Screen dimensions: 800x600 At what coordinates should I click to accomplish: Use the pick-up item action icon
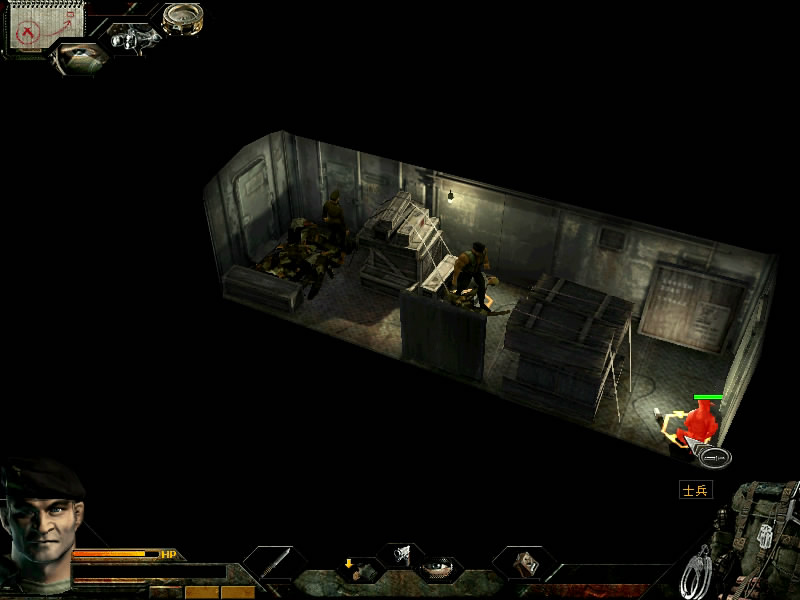coord(359,570)
